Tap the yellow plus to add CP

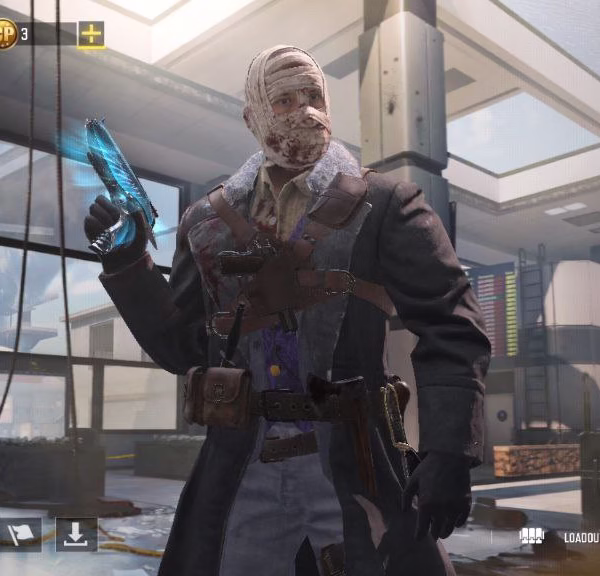[91, 34]
